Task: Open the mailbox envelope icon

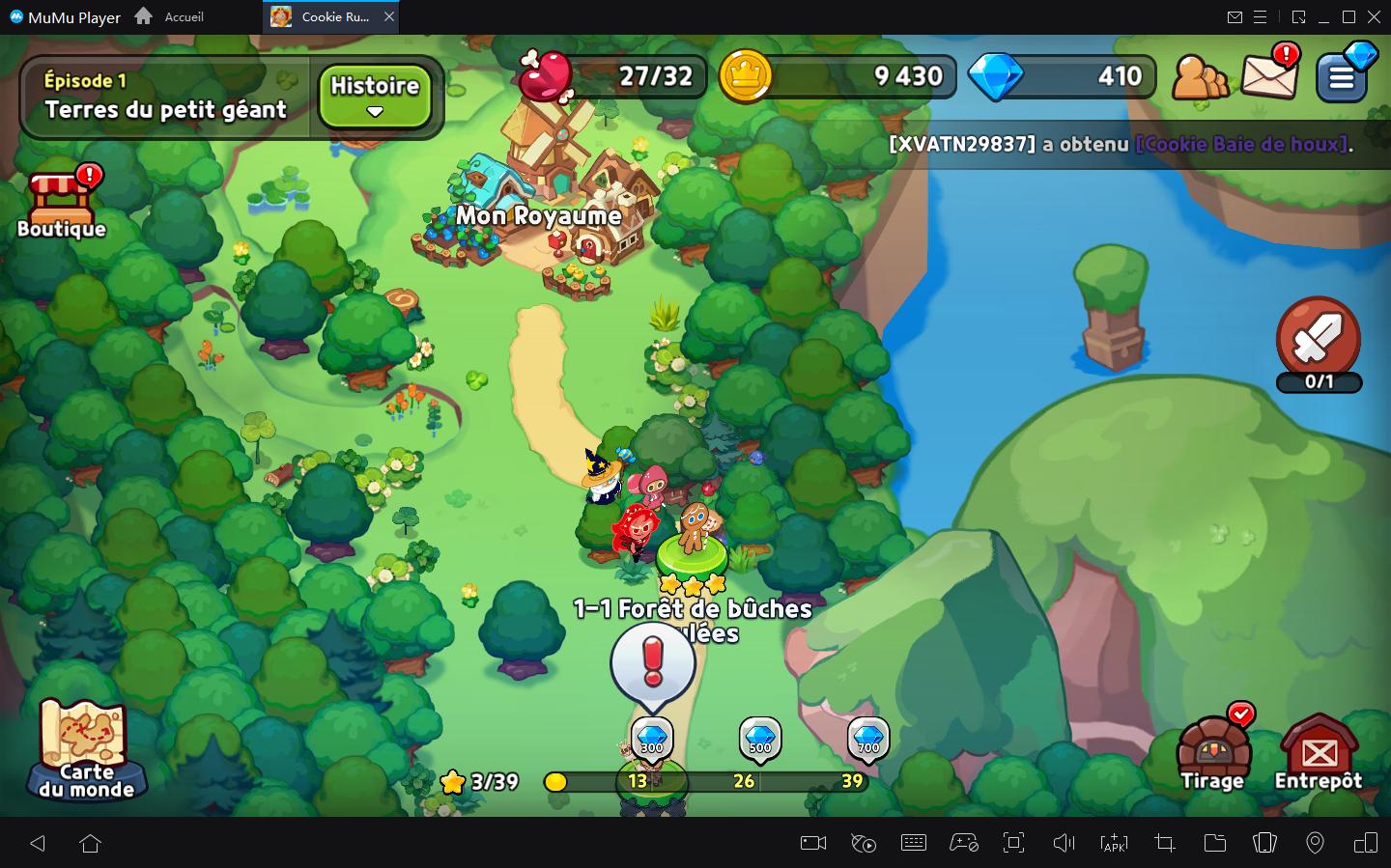Action: [x=1268, y=74]
